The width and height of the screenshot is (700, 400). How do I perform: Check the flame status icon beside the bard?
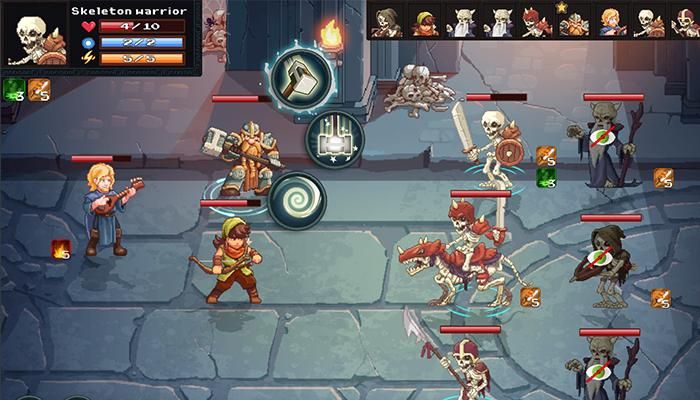pos(61,249)
